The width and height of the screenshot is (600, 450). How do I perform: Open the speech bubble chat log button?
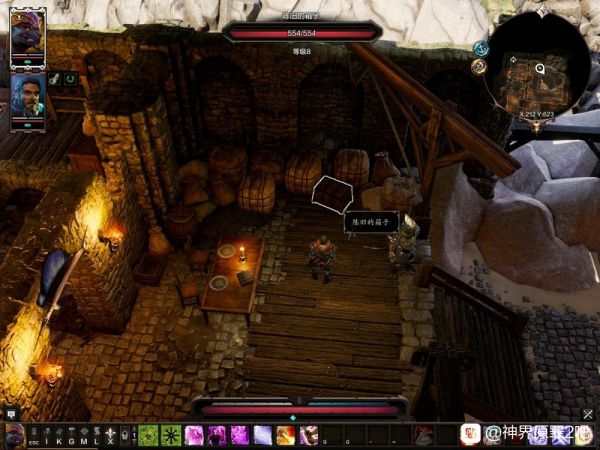(x=11, y=412)
